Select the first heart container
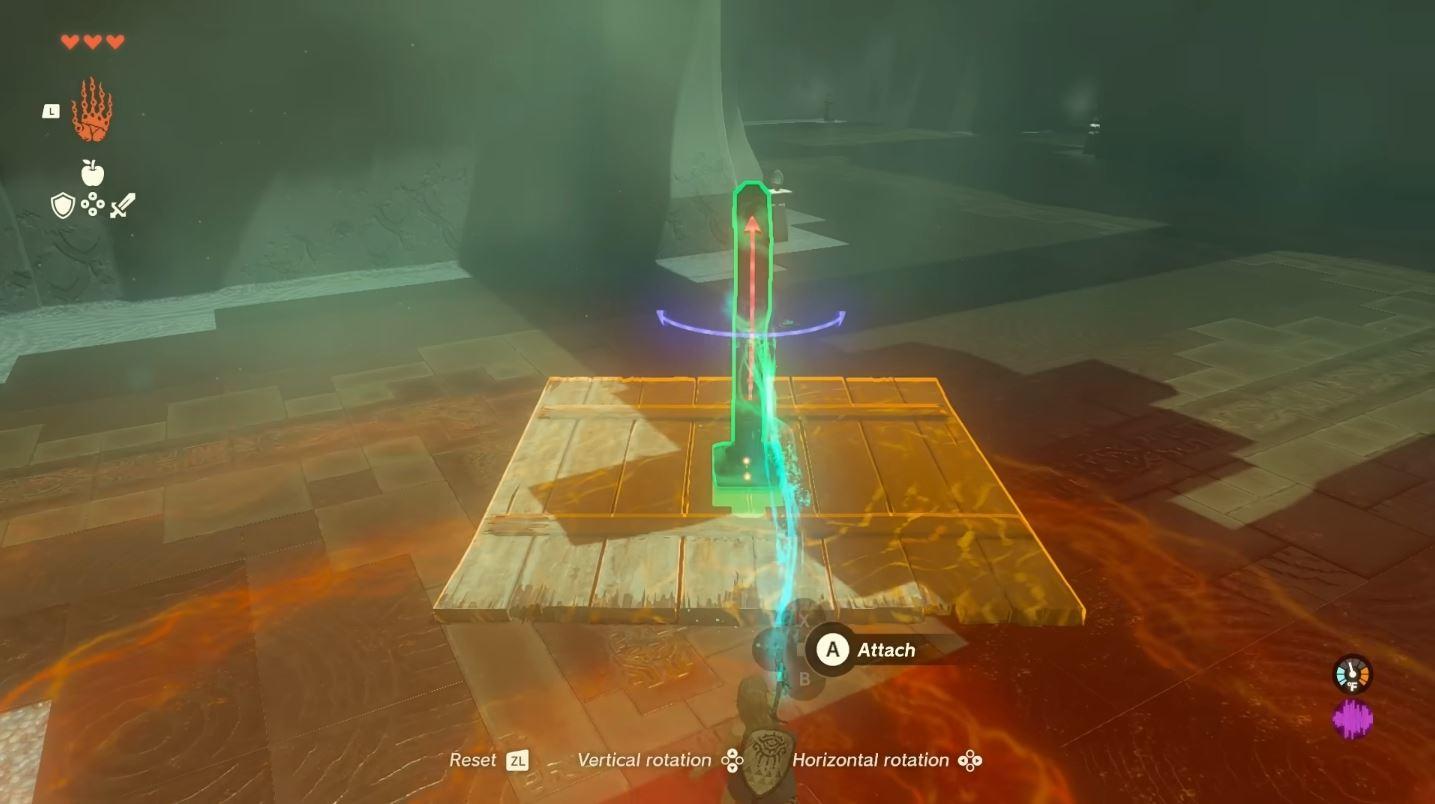The width and height of the screenshot is (1435, 804). coord(67,42)
